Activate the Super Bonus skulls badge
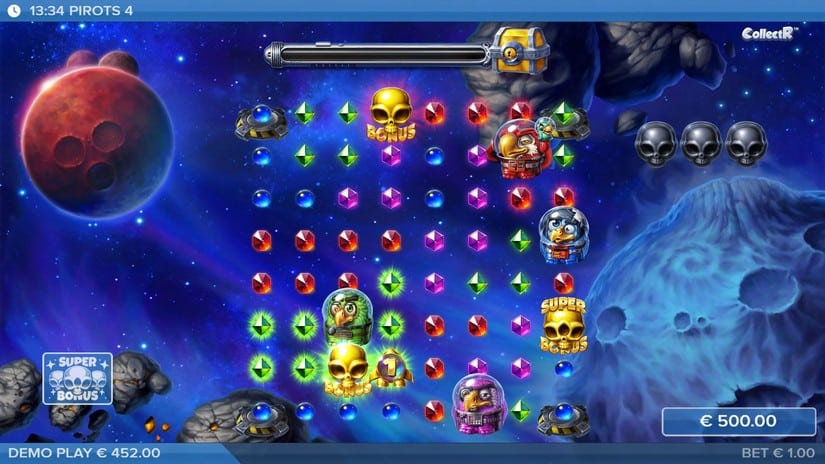 pos(77,378)
